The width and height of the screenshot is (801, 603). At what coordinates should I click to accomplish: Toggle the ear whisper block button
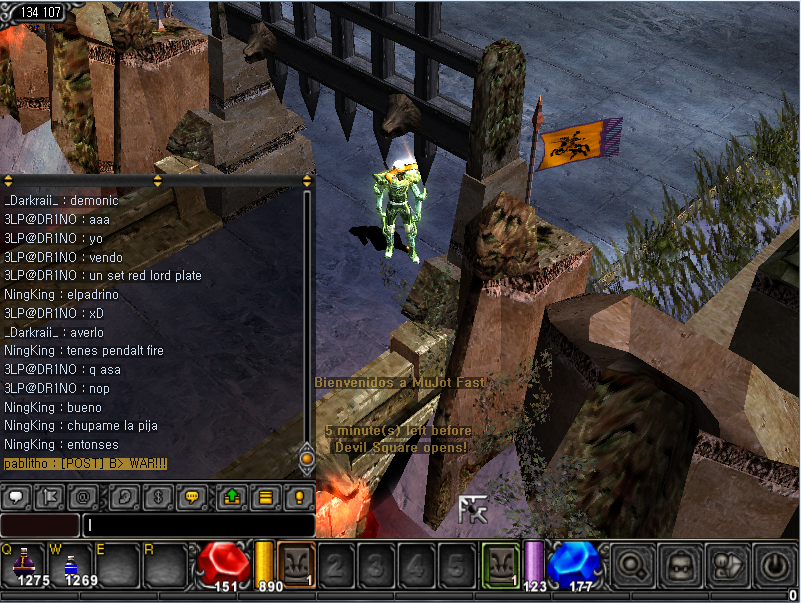tap(120, 495)
